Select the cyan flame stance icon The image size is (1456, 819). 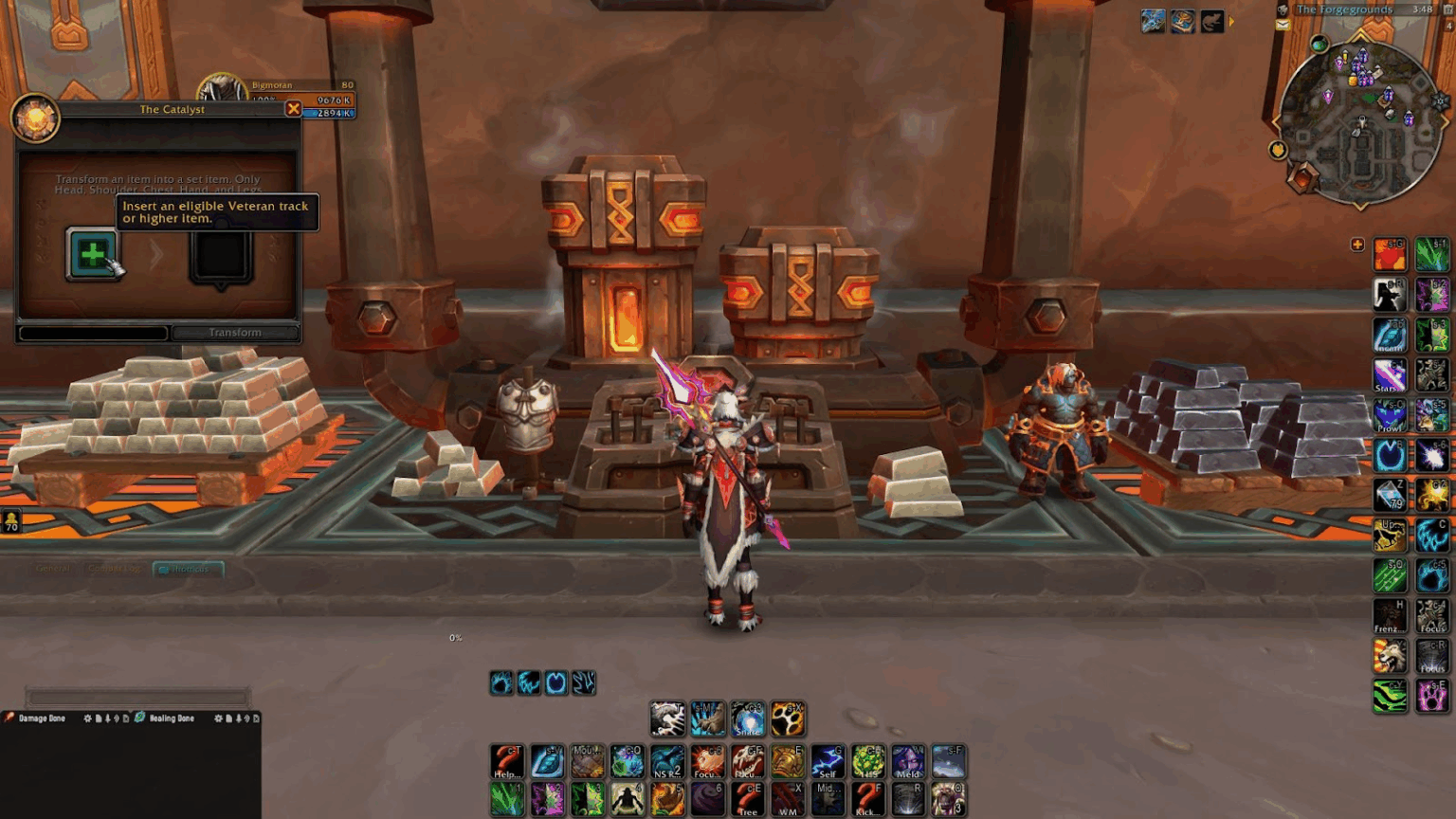[501, 682]
